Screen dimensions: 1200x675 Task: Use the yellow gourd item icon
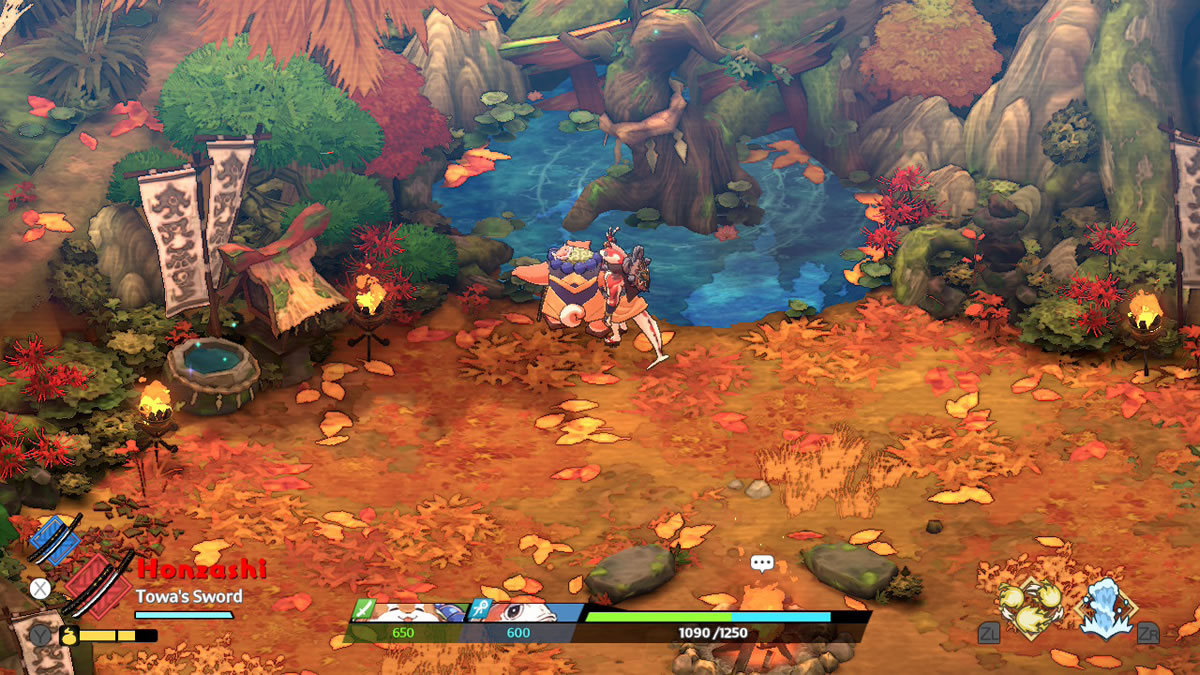(x=70, y=634)
